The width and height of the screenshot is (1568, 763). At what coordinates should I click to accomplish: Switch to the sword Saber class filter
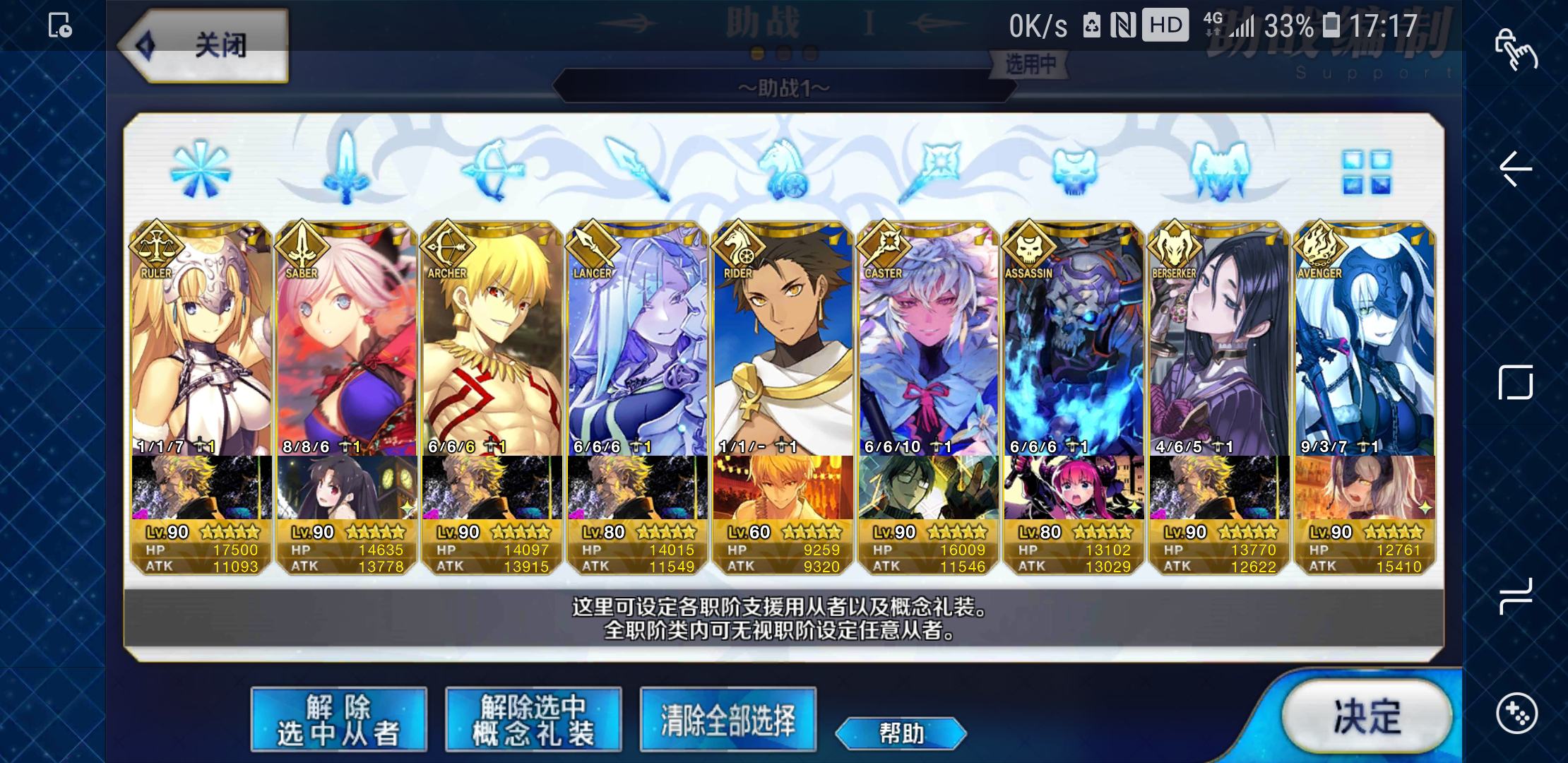point(346,170)
